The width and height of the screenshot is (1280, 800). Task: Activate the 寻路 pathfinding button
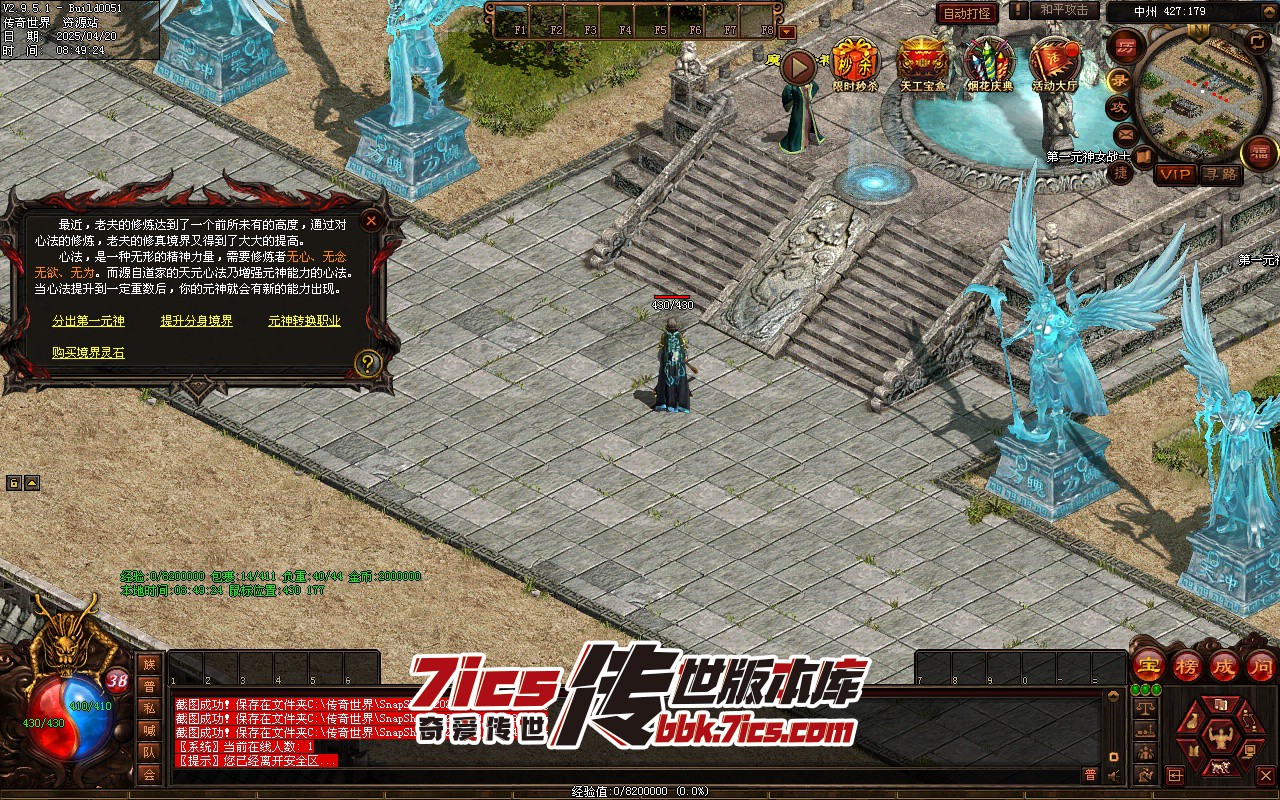(1220, 174)
